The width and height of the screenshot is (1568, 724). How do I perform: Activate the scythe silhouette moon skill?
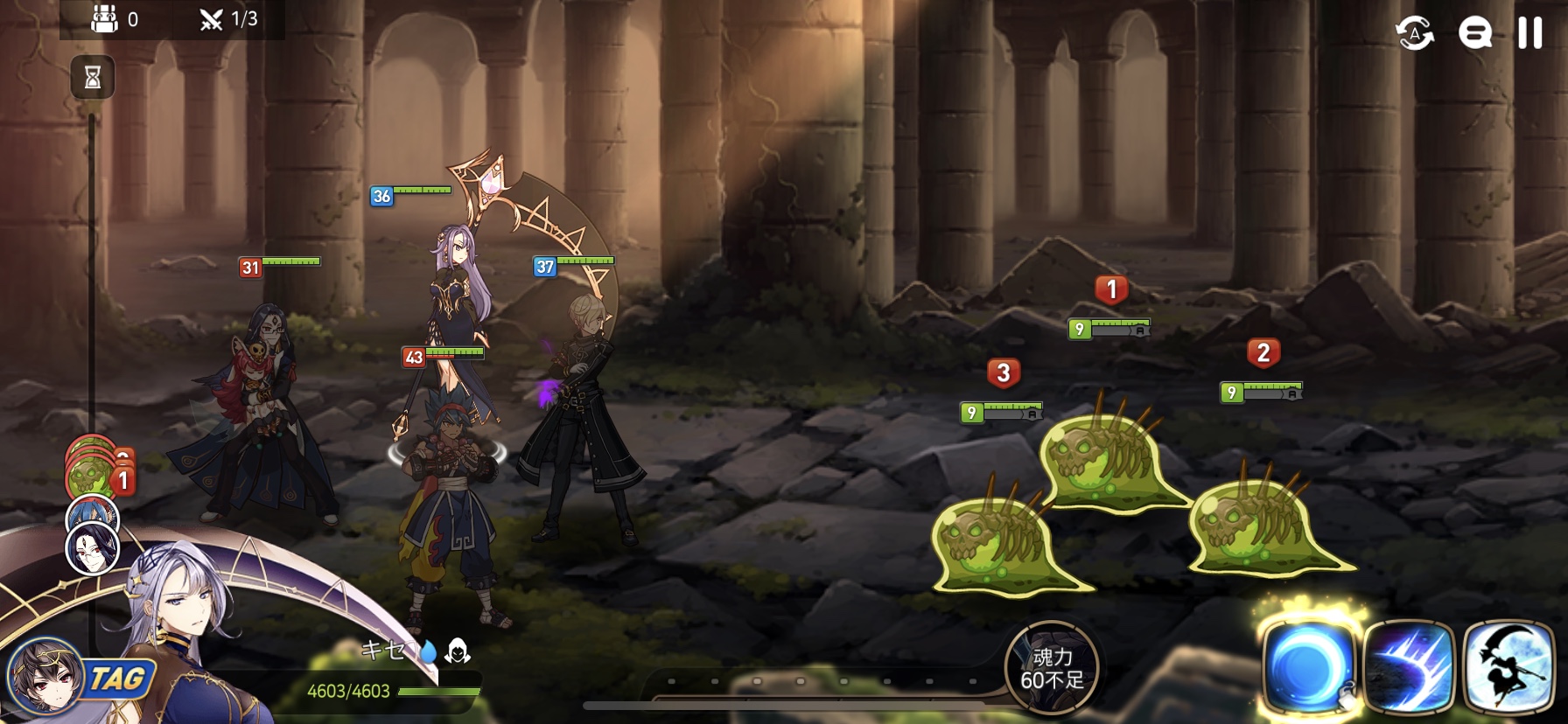point(1508,667)
